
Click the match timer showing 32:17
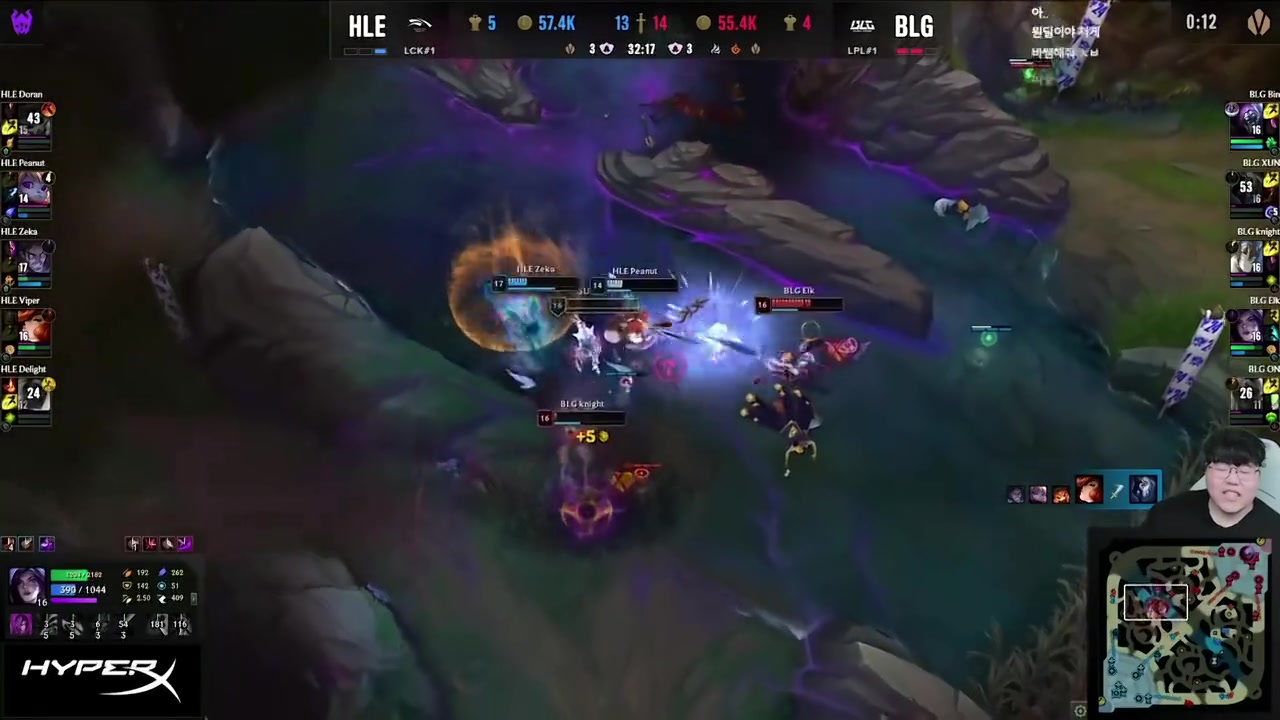[x=640, y=48]
